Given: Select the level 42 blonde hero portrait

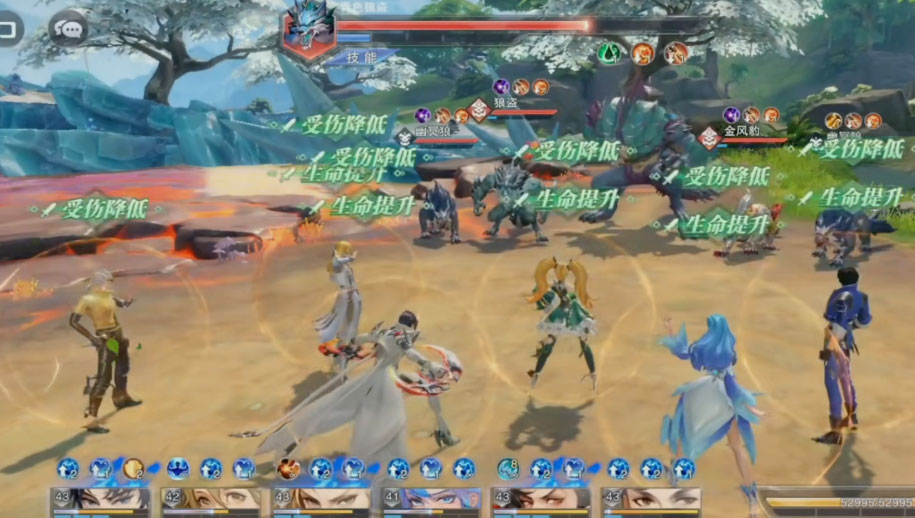Looking at the screenshot, I should (212, 501).
